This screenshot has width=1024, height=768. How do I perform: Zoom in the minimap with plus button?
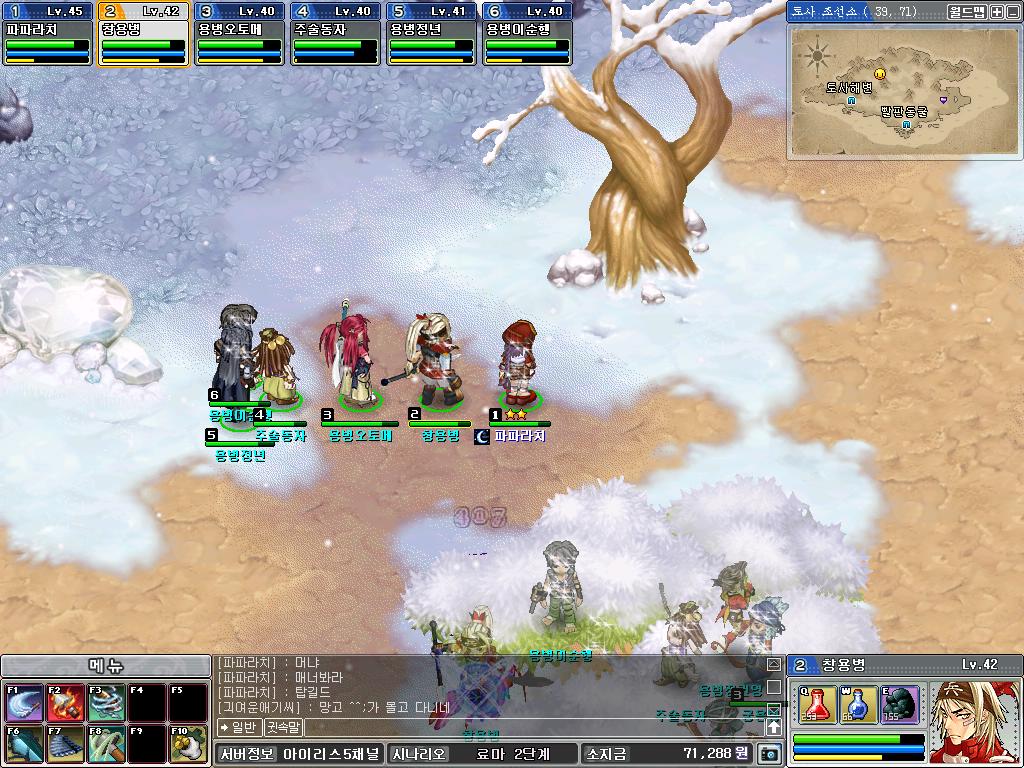pos(997,12)
